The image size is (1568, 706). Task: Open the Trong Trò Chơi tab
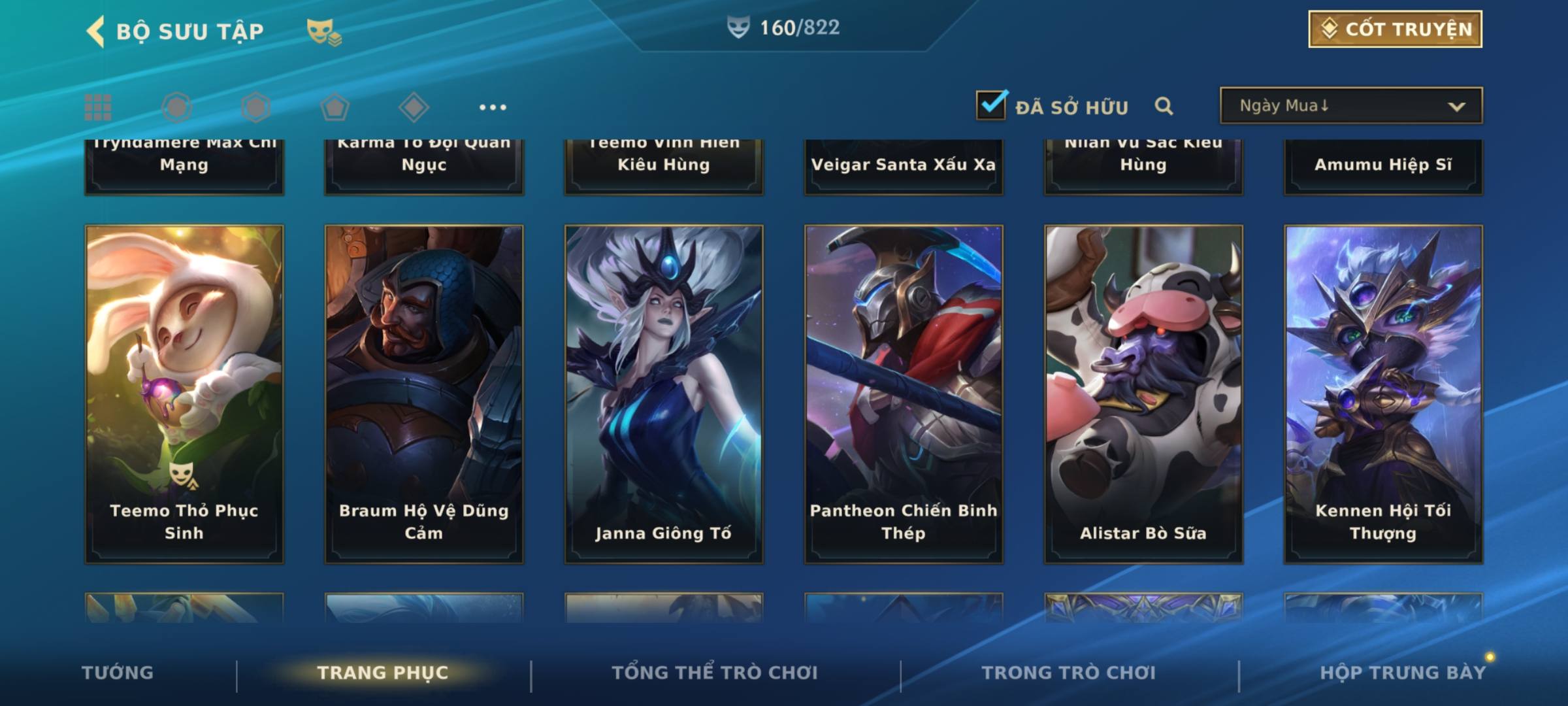coord(1069,673)
